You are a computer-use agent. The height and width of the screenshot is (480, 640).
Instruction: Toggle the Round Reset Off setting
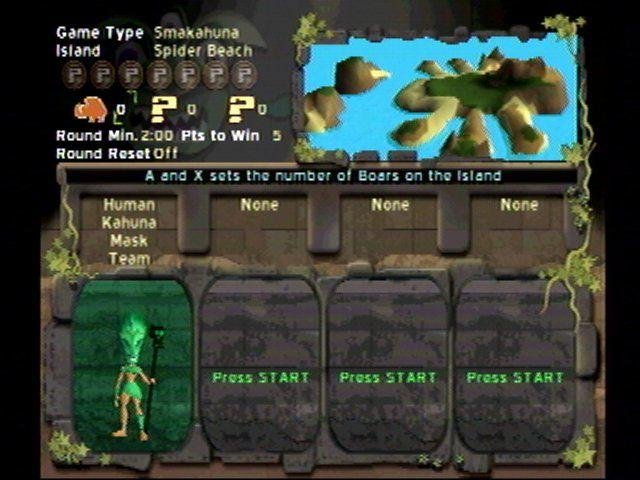point(167,153)
